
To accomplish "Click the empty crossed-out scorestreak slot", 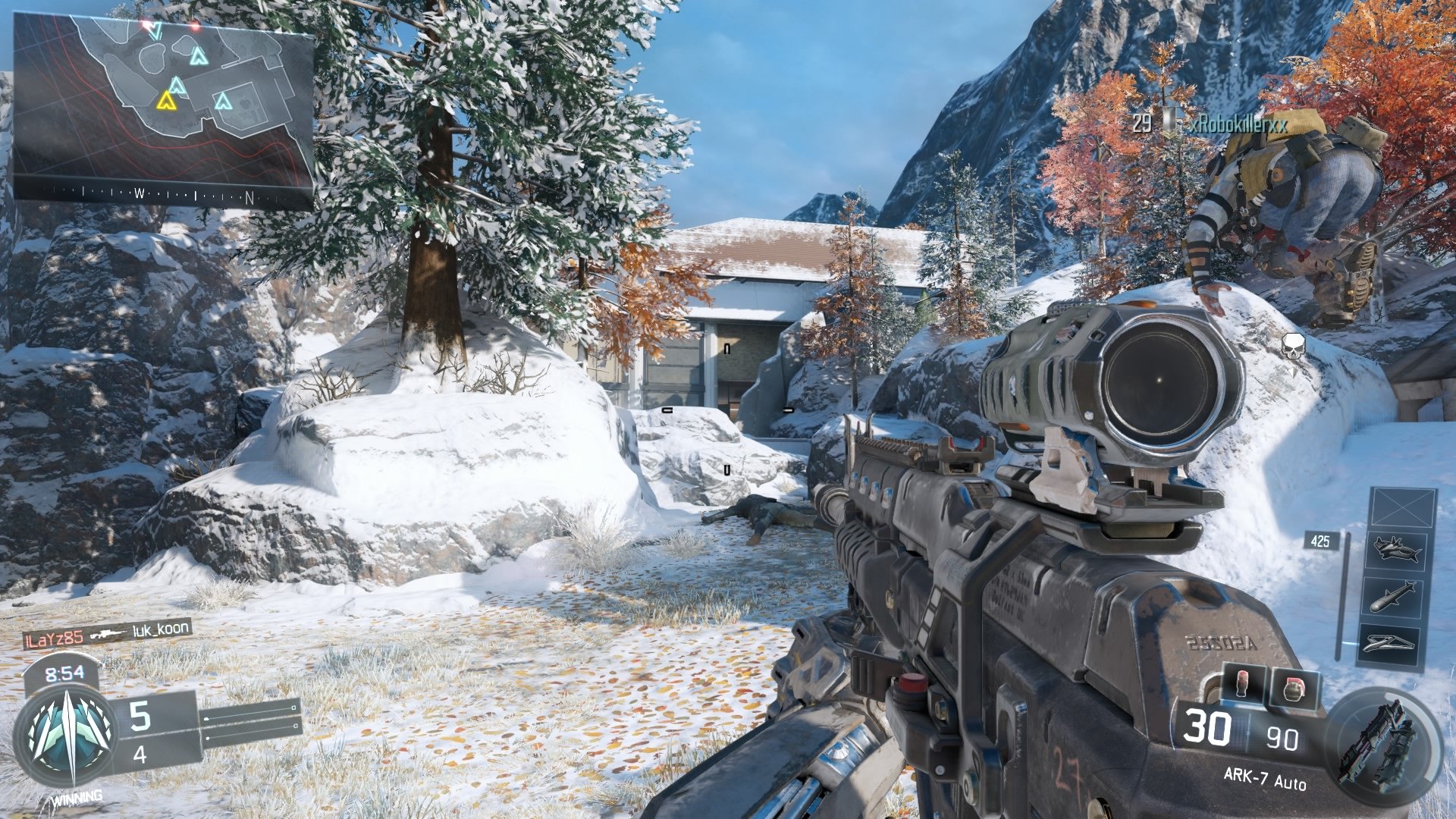I will click(x=1403, y=508).
